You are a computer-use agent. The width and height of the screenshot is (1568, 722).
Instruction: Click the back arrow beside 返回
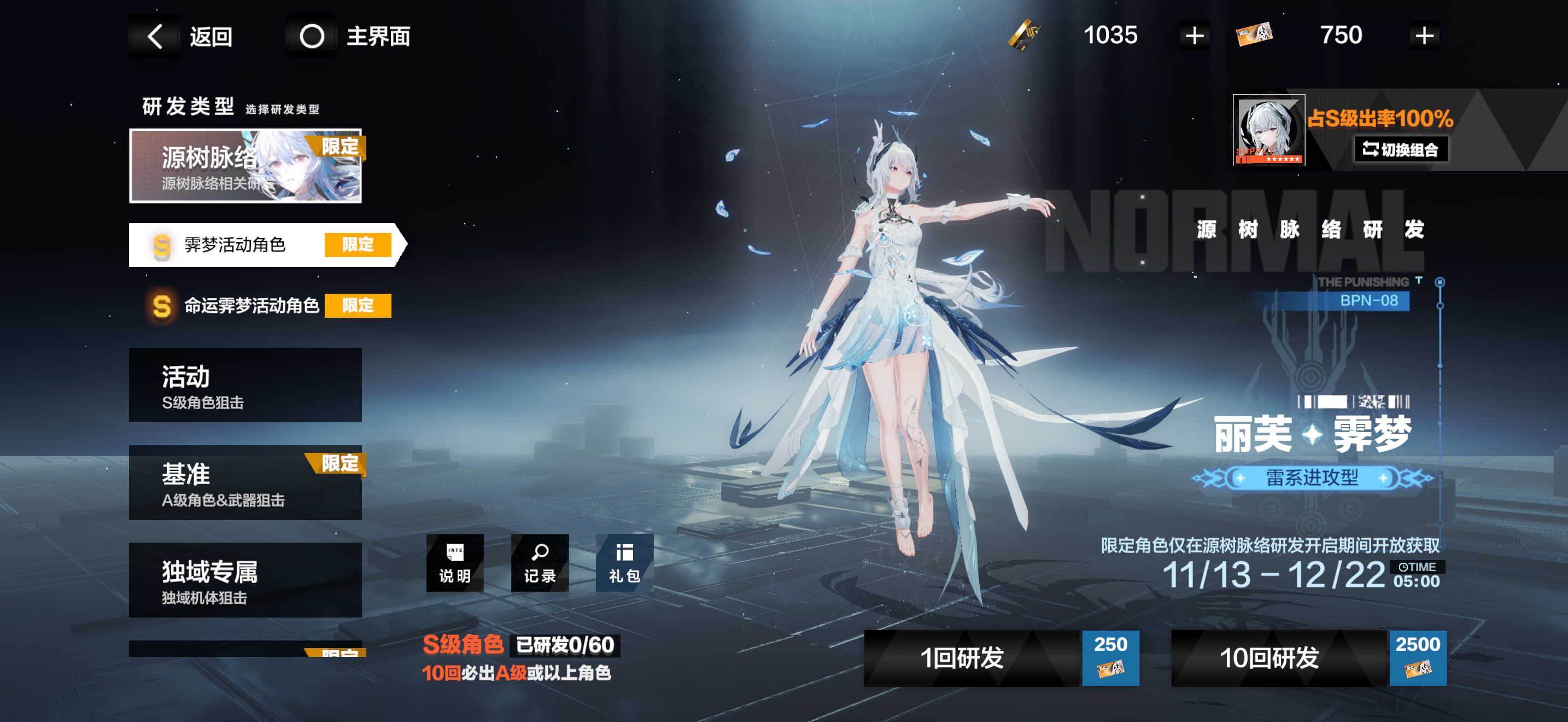point(154,36)
